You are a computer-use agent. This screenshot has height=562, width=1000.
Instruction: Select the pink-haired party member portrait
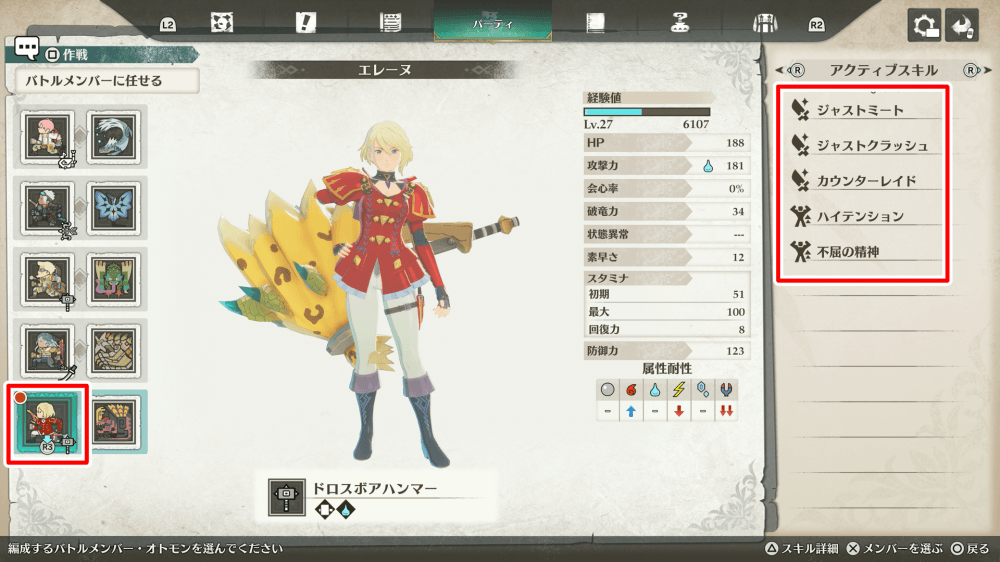click(47, 137)
